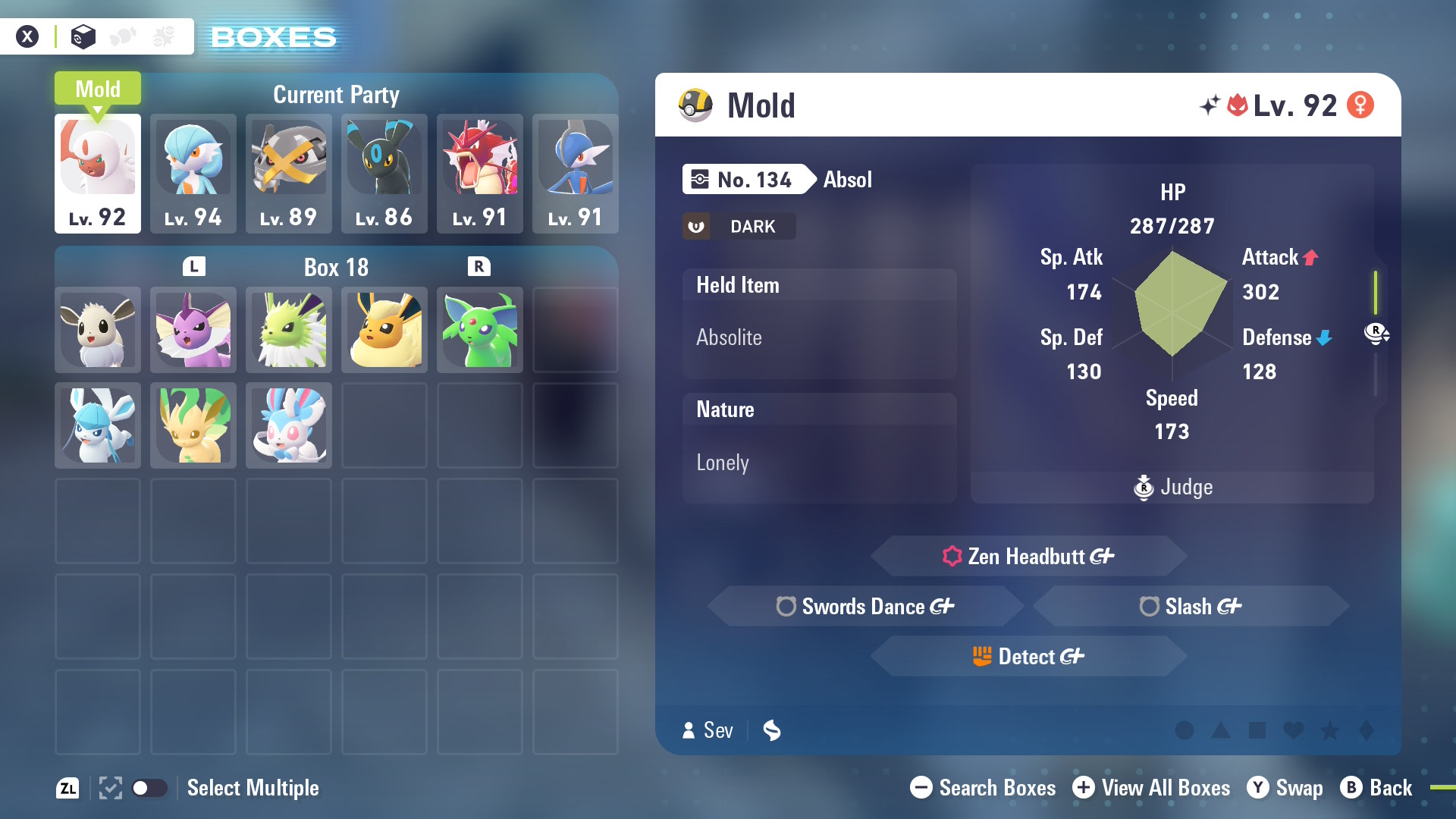
Task: Select Eevee in Box 18
Action: pyautogui.click(x=97, y=330)
